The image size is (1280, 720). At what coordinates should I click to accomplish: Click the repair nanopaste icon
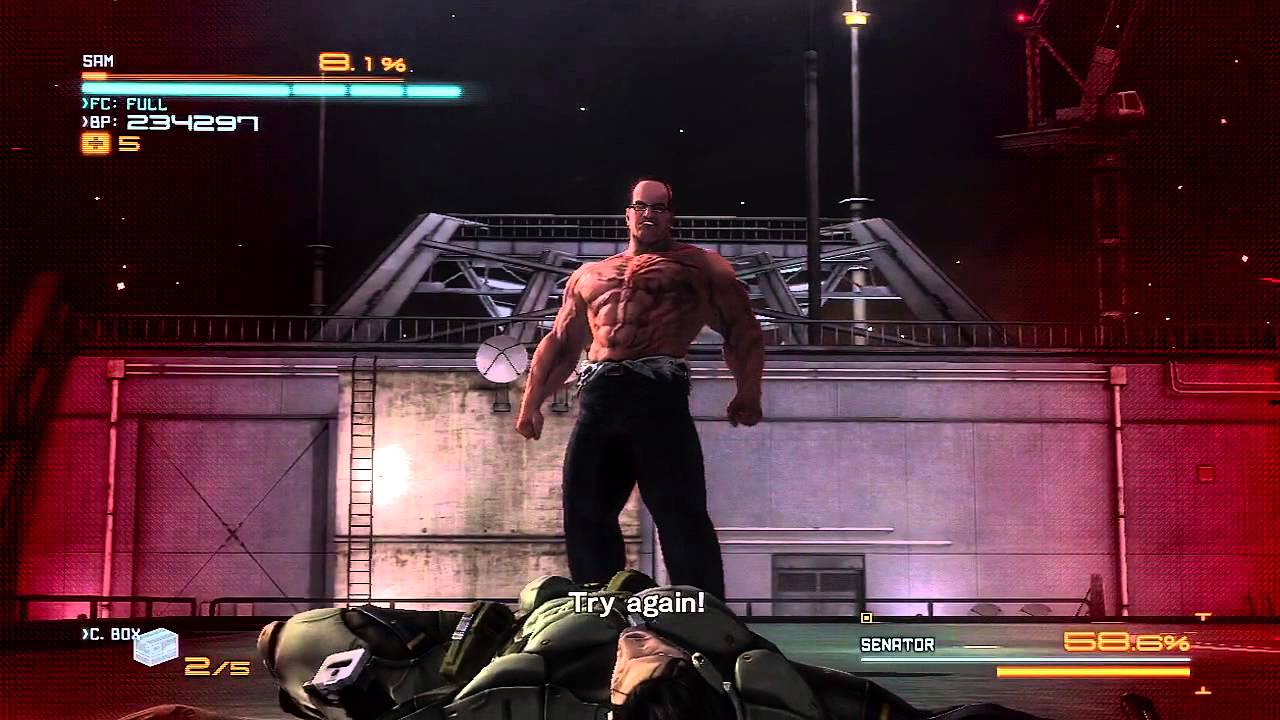point(93,145)
